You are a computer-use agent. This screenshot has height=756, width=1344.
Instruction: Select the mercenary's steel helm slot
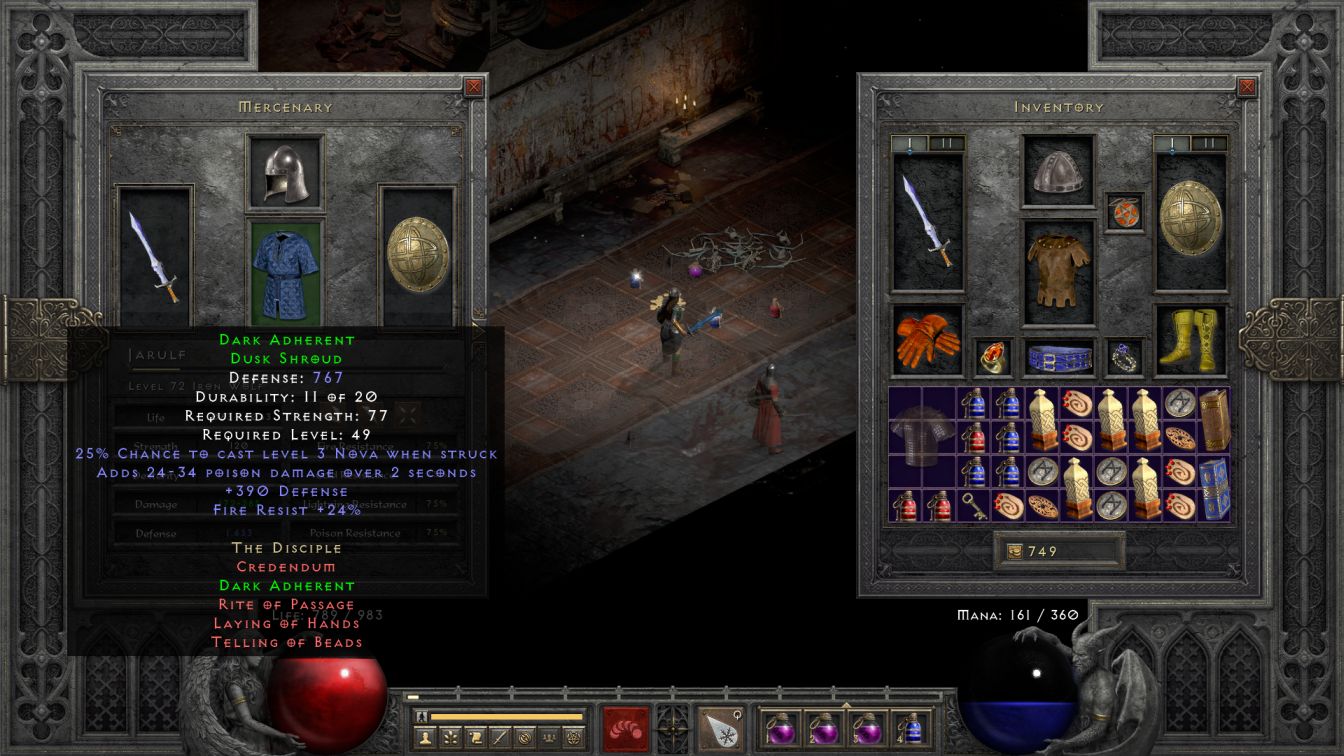pyautogui.click(x=285, y=173)
